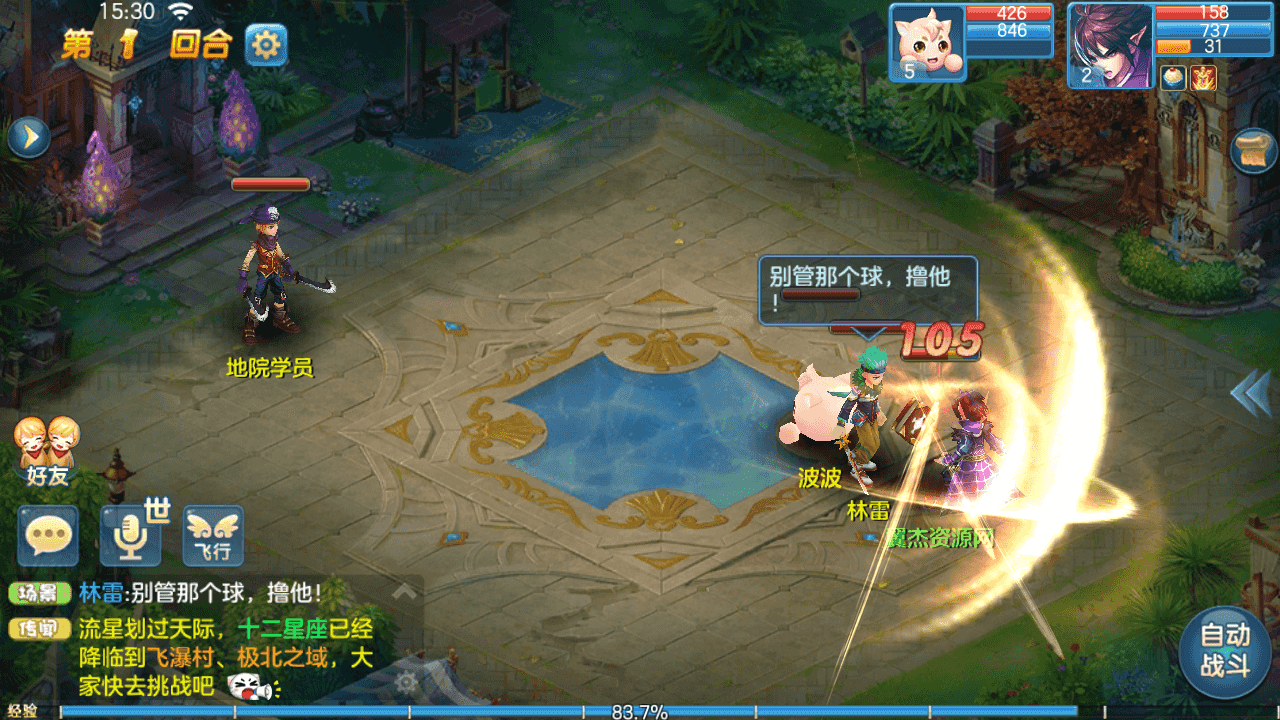Activate the microphone voice chat button
Image resolution: width=1280 pixels, height=720 pixels.
point(130,535)
